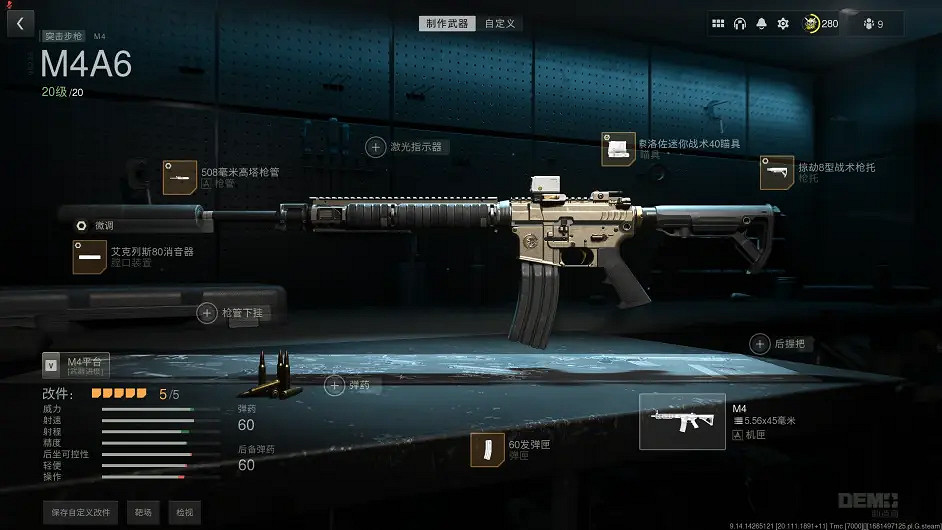This screenshot has width=942, height=530.
Task: Choose the 8型战术枪托 stock slot
Action: pyautogui.click(x=777, y=172)
